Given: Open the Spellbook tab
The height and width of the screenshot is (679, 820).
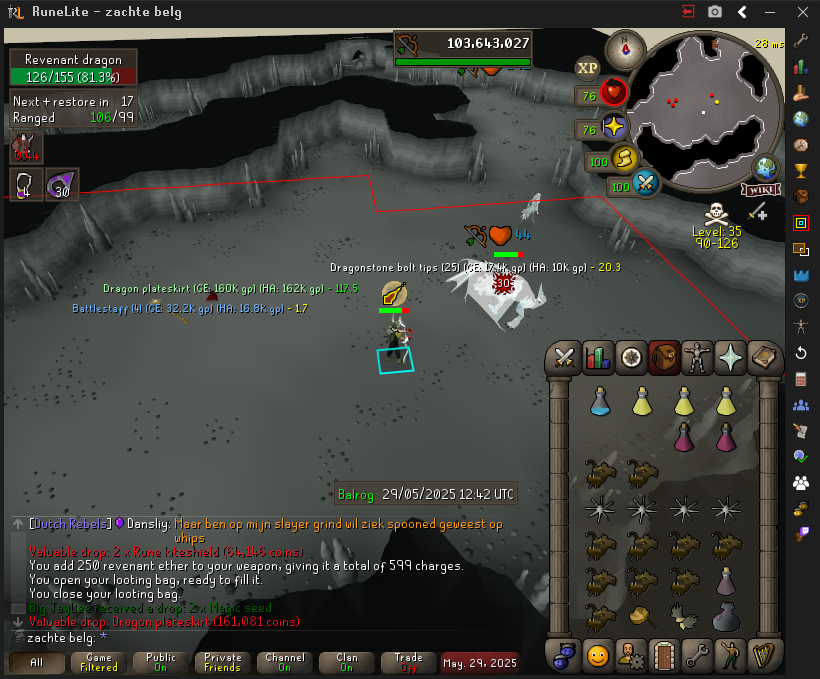Looking at the screenshot, I should point(765,357).
